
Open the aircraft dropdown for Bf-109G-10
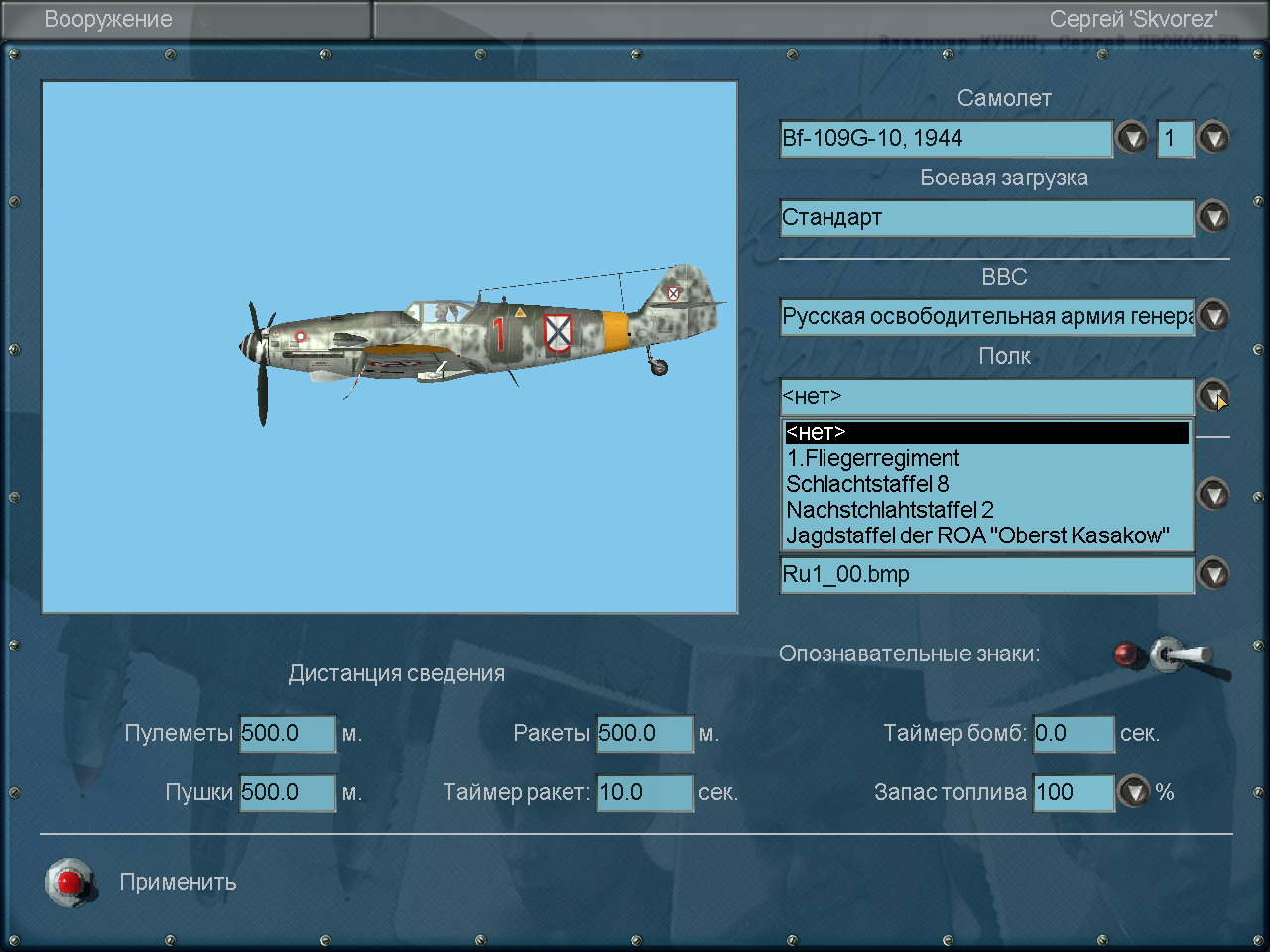pos(1132,138)
